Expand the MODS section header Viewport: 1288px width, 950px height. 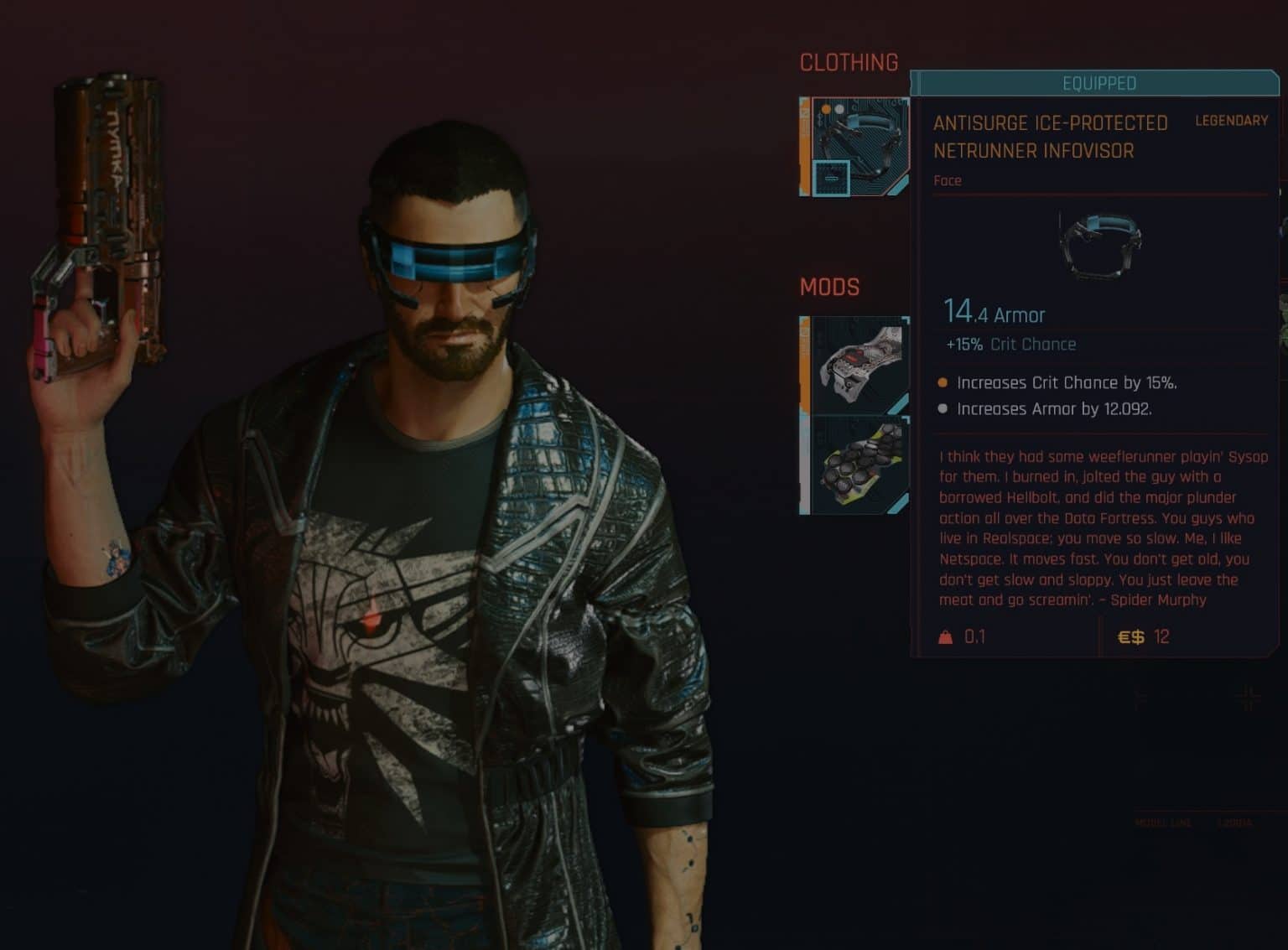tap(828, 288)
